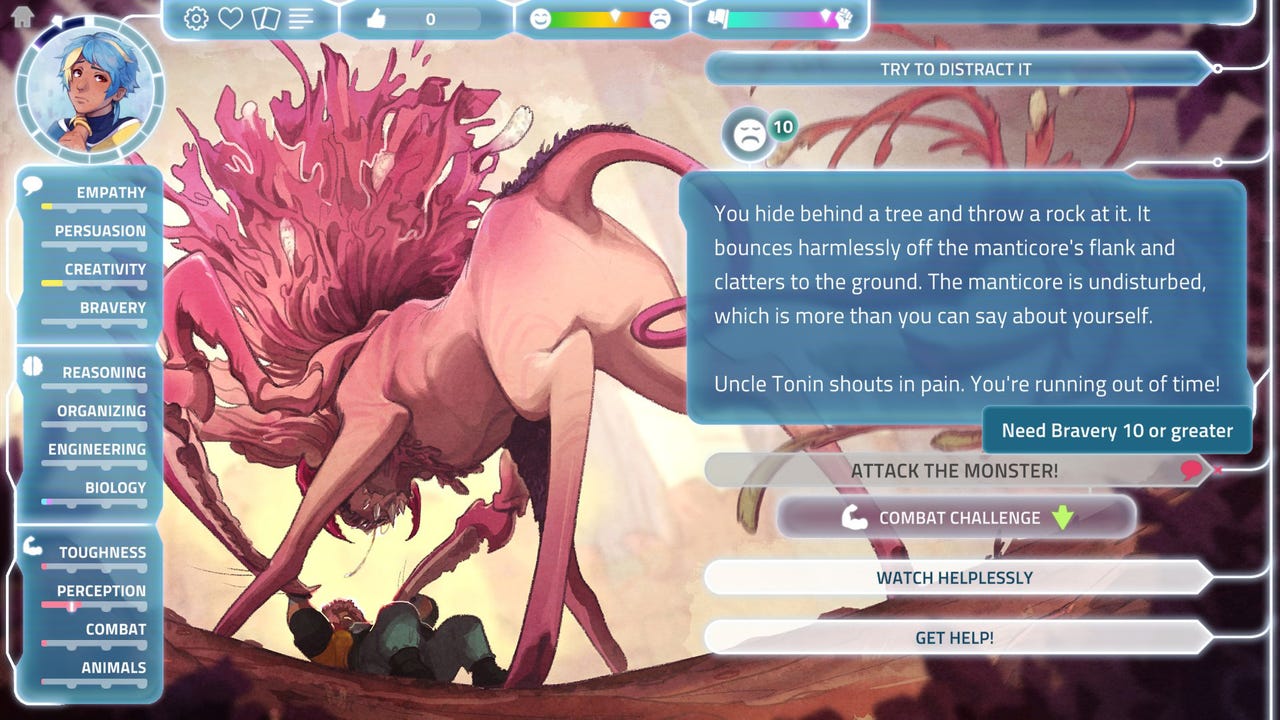The height and width of the screenshot is (720, 1280).
Task: Select the Biology skill
Action: 115,488
